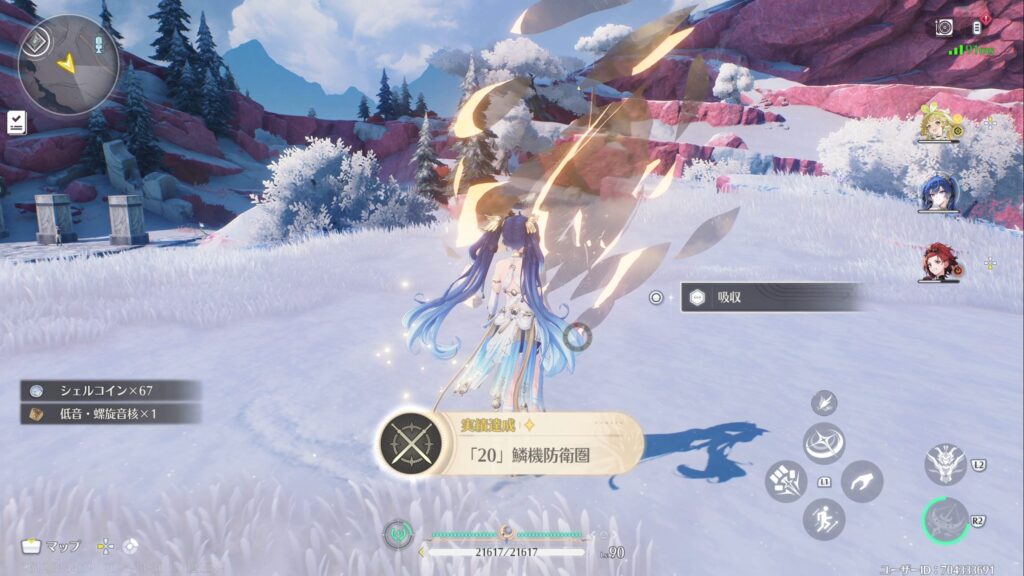Activate the four-point star resonance skill
This screenshot has height=576, width=1024.
(x=824, y=442)
